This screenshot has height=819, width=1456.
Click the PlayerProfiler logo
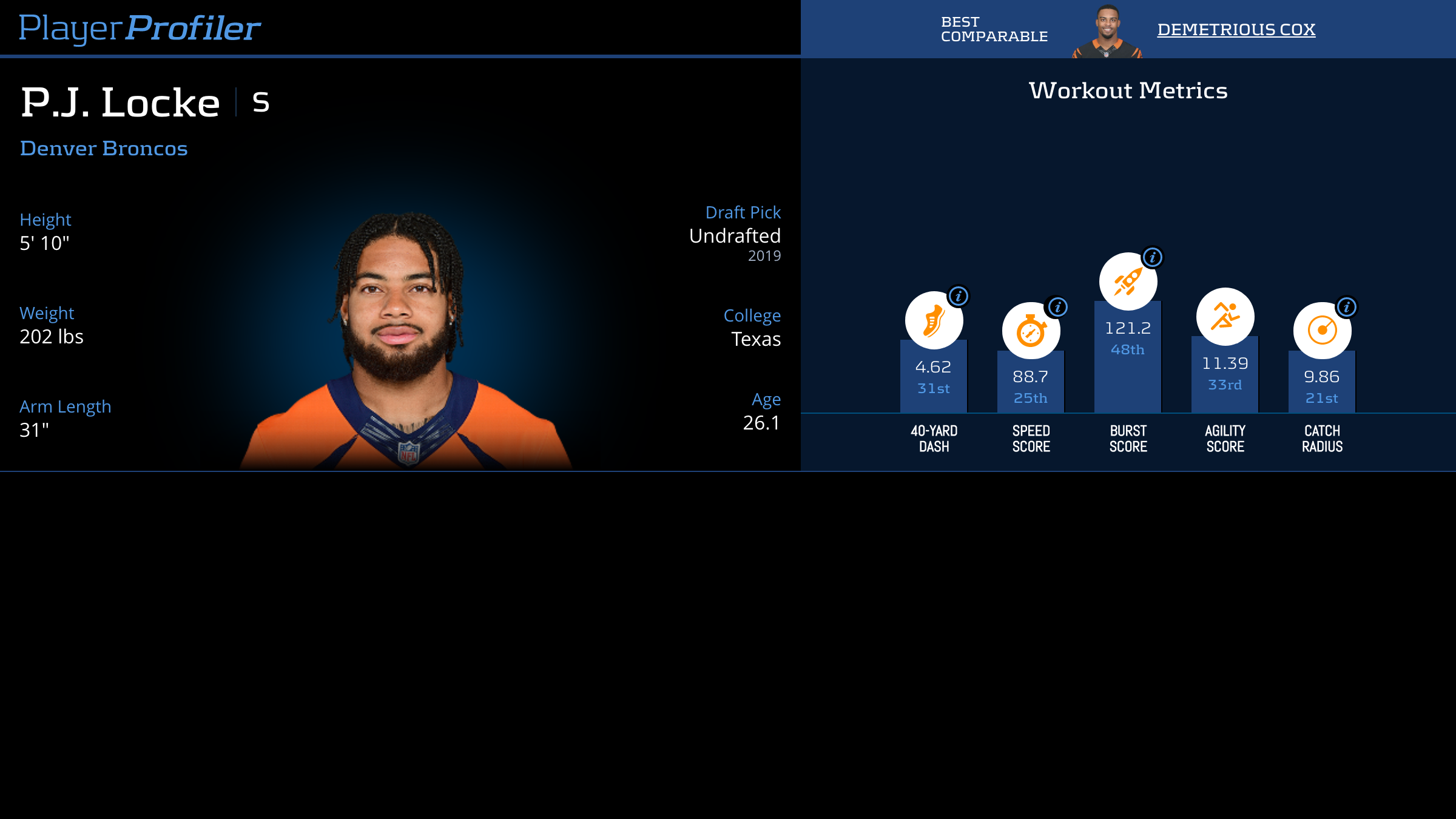pyautogui.click(x=140, y=28)
